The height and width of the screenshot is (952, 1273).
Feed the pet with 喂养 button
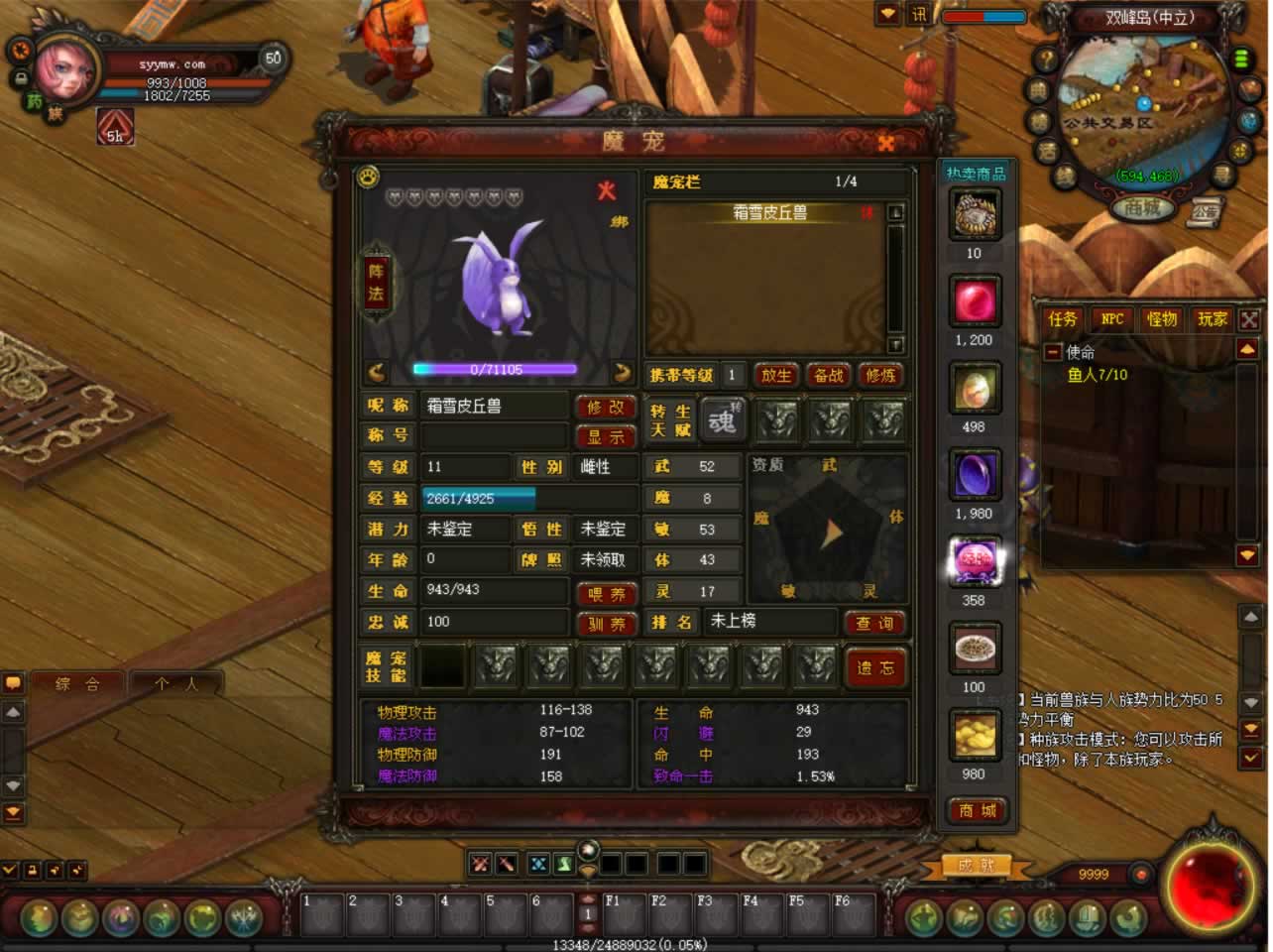pos(606,594)
